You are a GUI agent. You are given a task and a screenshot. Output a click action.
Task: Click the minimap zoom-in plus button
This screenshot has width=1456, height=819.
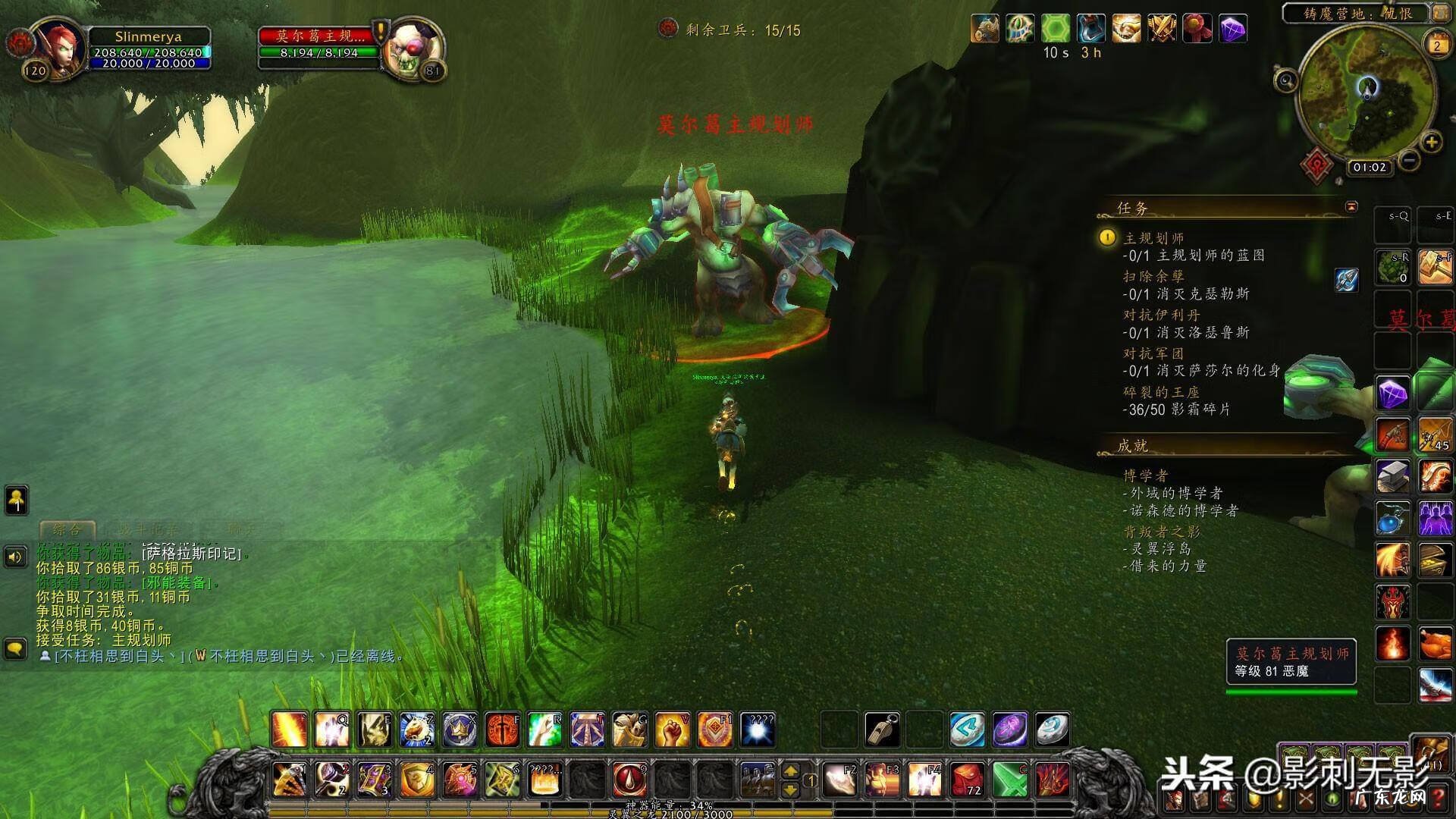tap(1431, 142)
